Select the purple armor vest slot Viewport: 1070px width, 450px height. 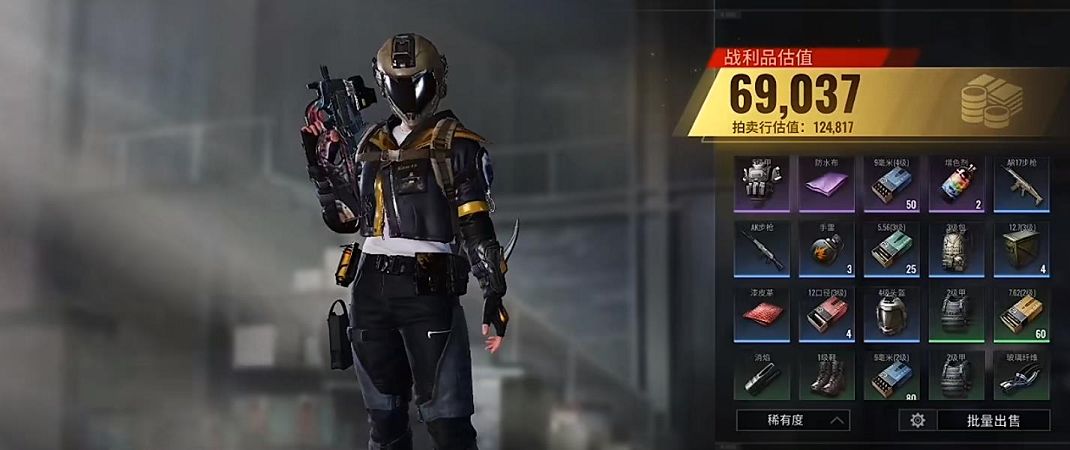tap(761, 183)
